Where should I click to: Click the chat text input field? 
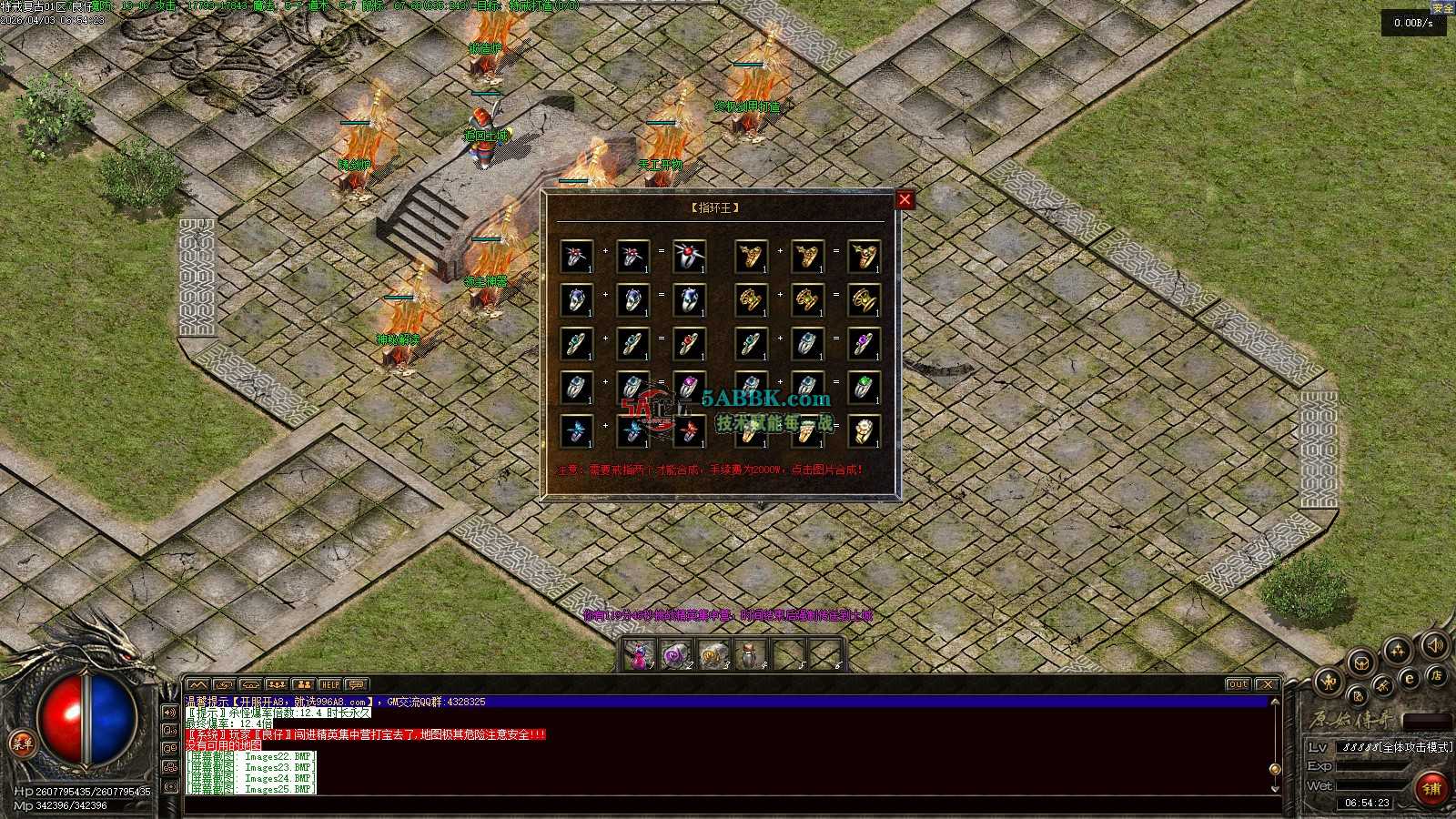tap(728, 804)
